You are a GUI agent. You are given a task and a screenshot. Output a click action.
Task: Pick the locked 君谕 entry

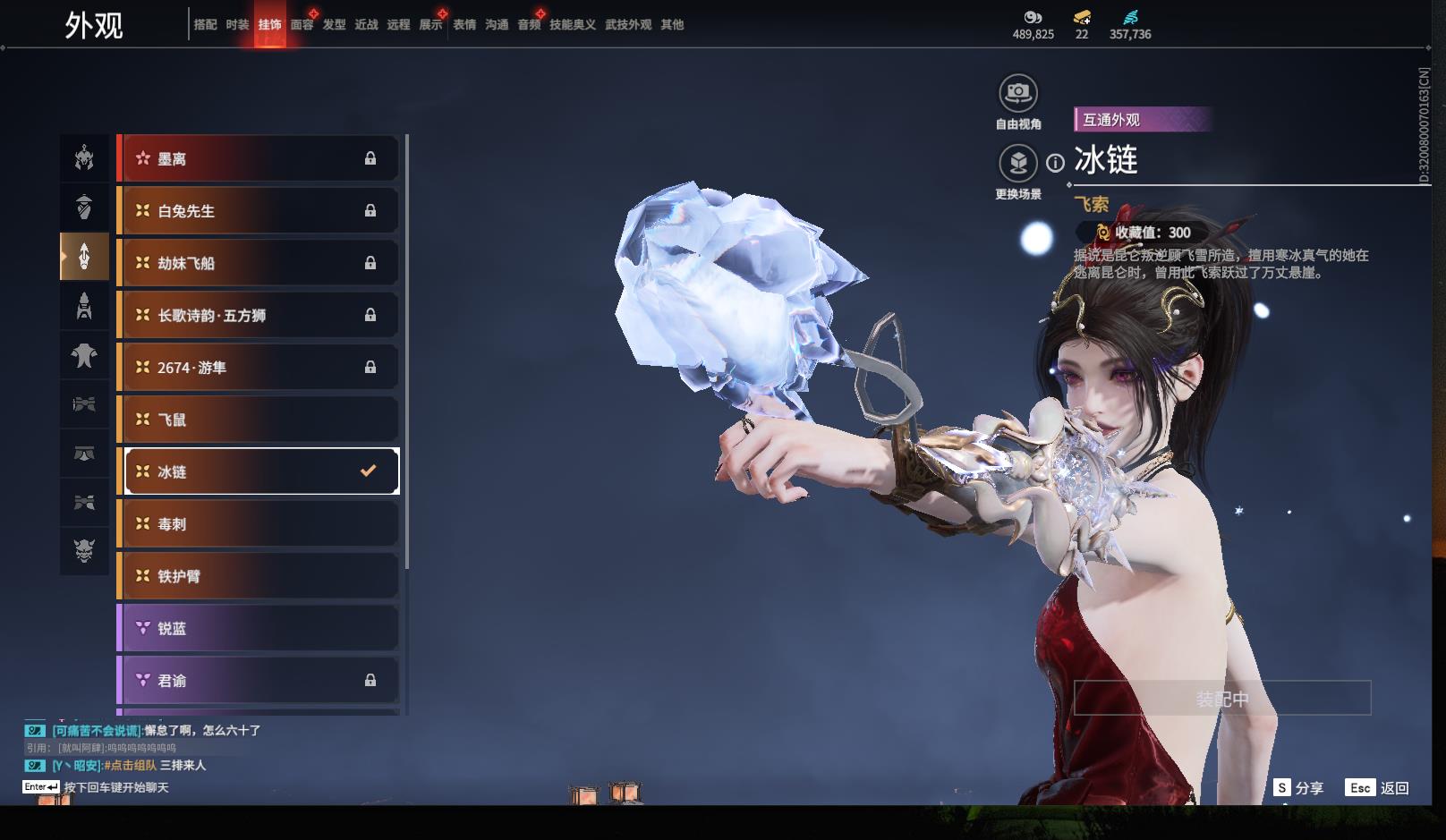click(x=259, y=681)
